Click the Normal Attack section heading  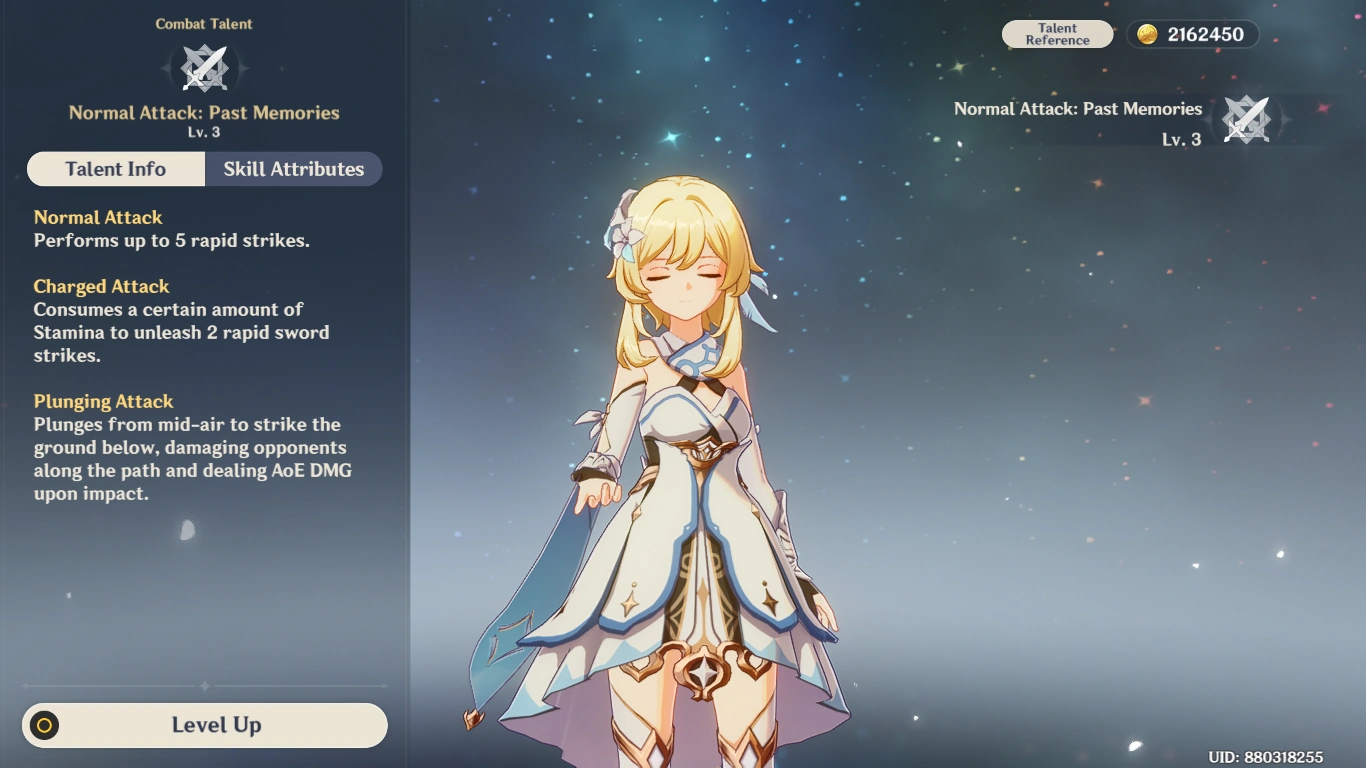point(98,217)
